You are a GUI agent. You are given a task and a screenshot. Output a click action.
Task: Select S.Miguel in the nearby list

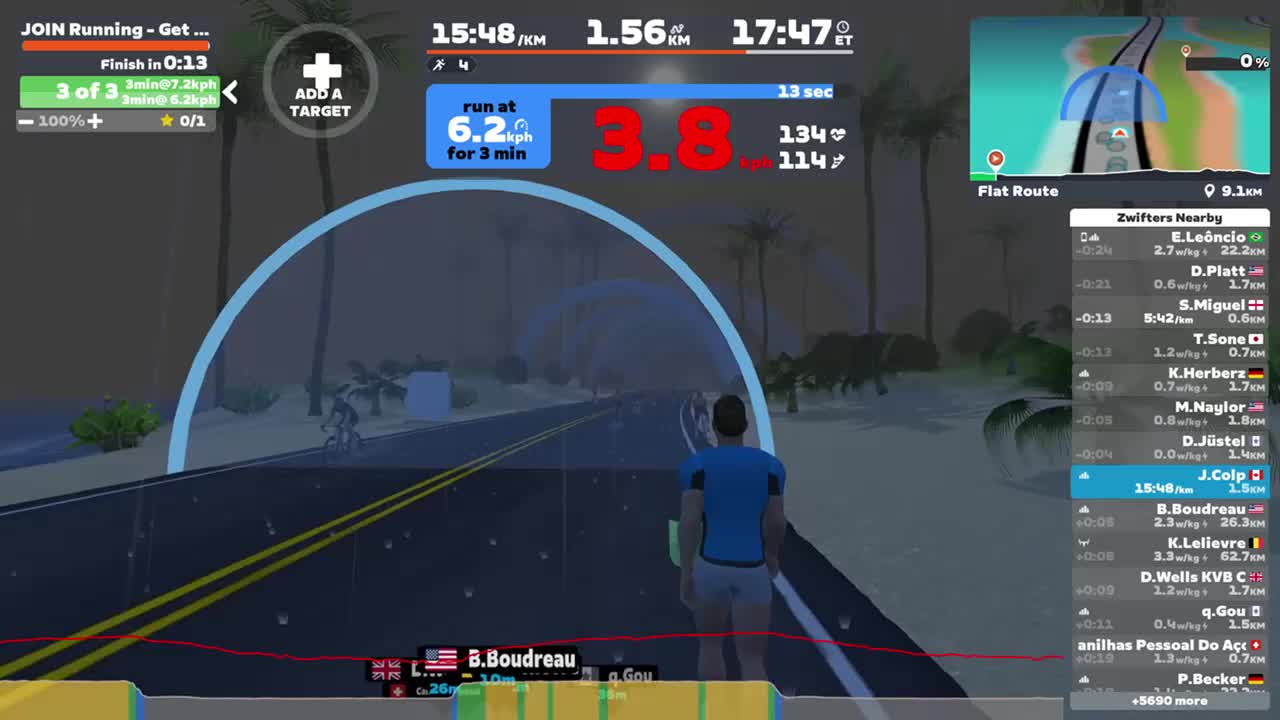pyautogui.click(x=1170, y=311)
